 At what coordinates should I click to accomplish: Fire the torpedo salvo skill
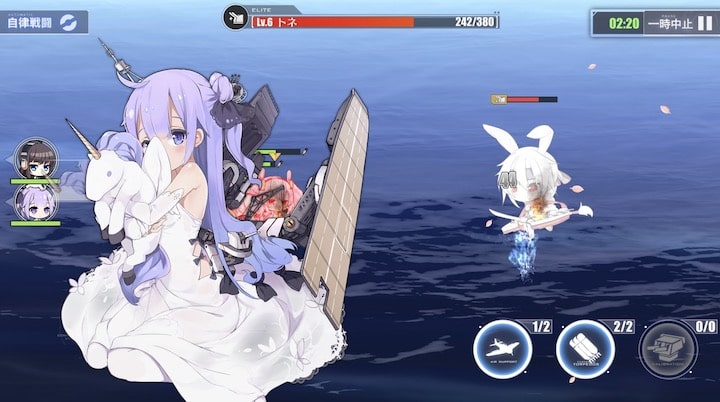tap(585, 351)
